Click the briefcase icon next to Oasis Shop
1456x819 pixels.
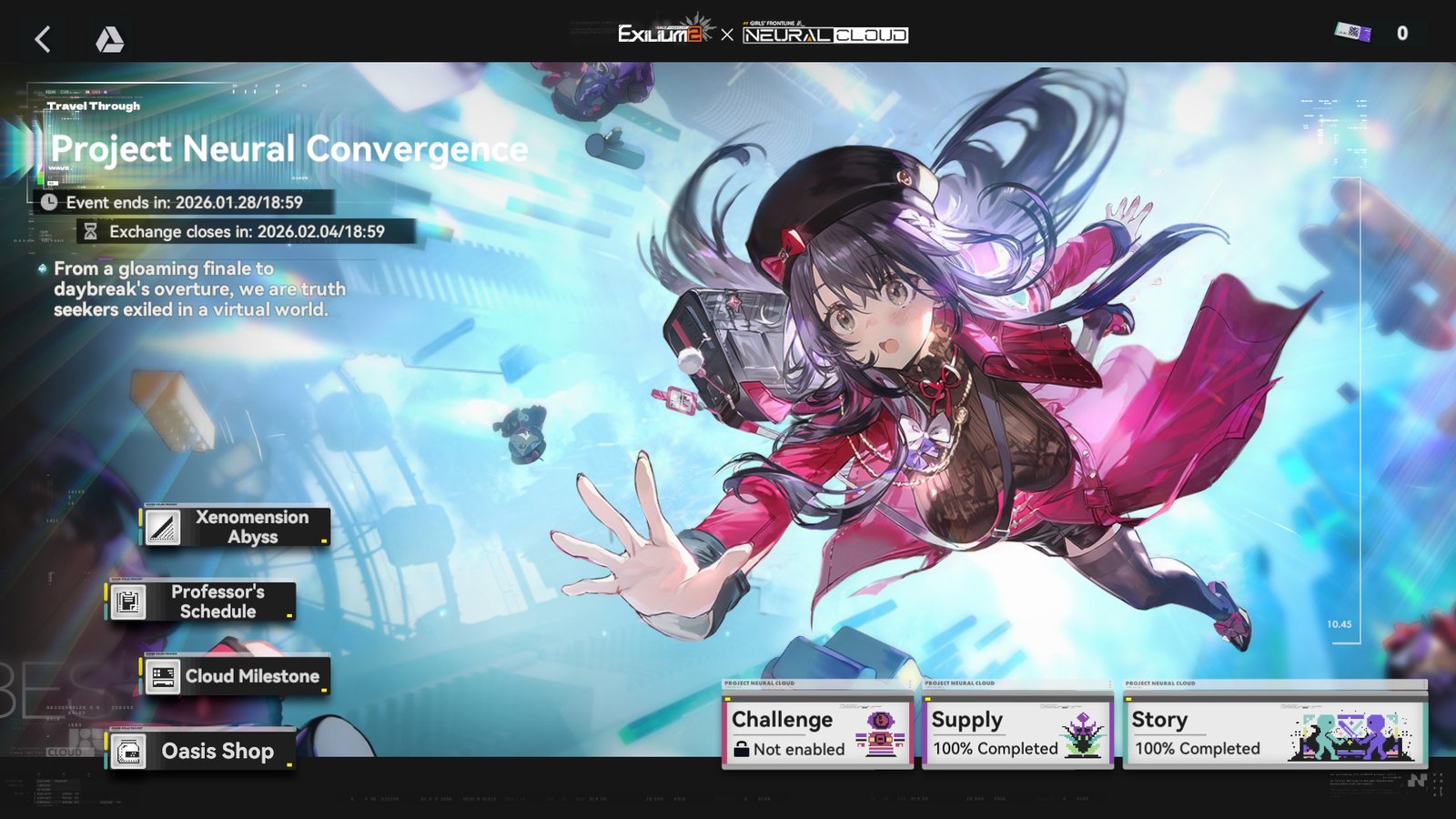[x=130, y=752]
